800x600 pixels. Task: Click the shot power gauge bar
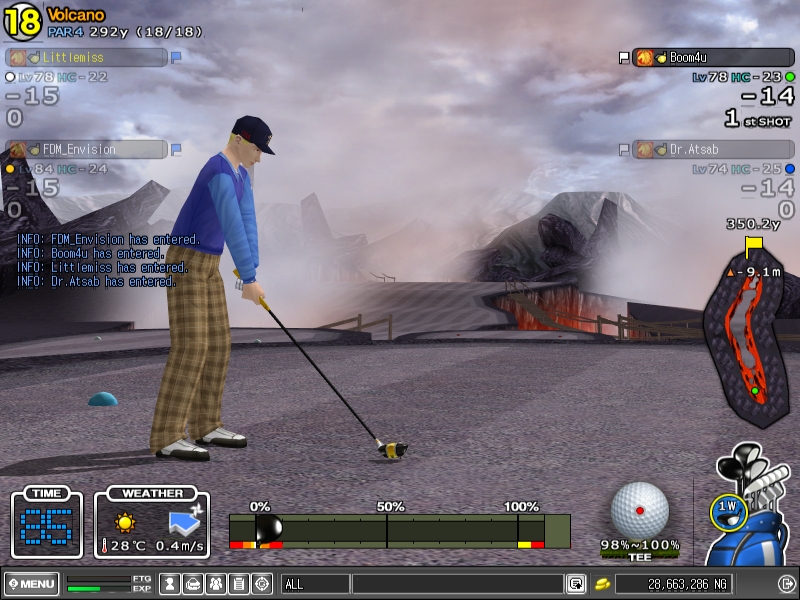399,531
